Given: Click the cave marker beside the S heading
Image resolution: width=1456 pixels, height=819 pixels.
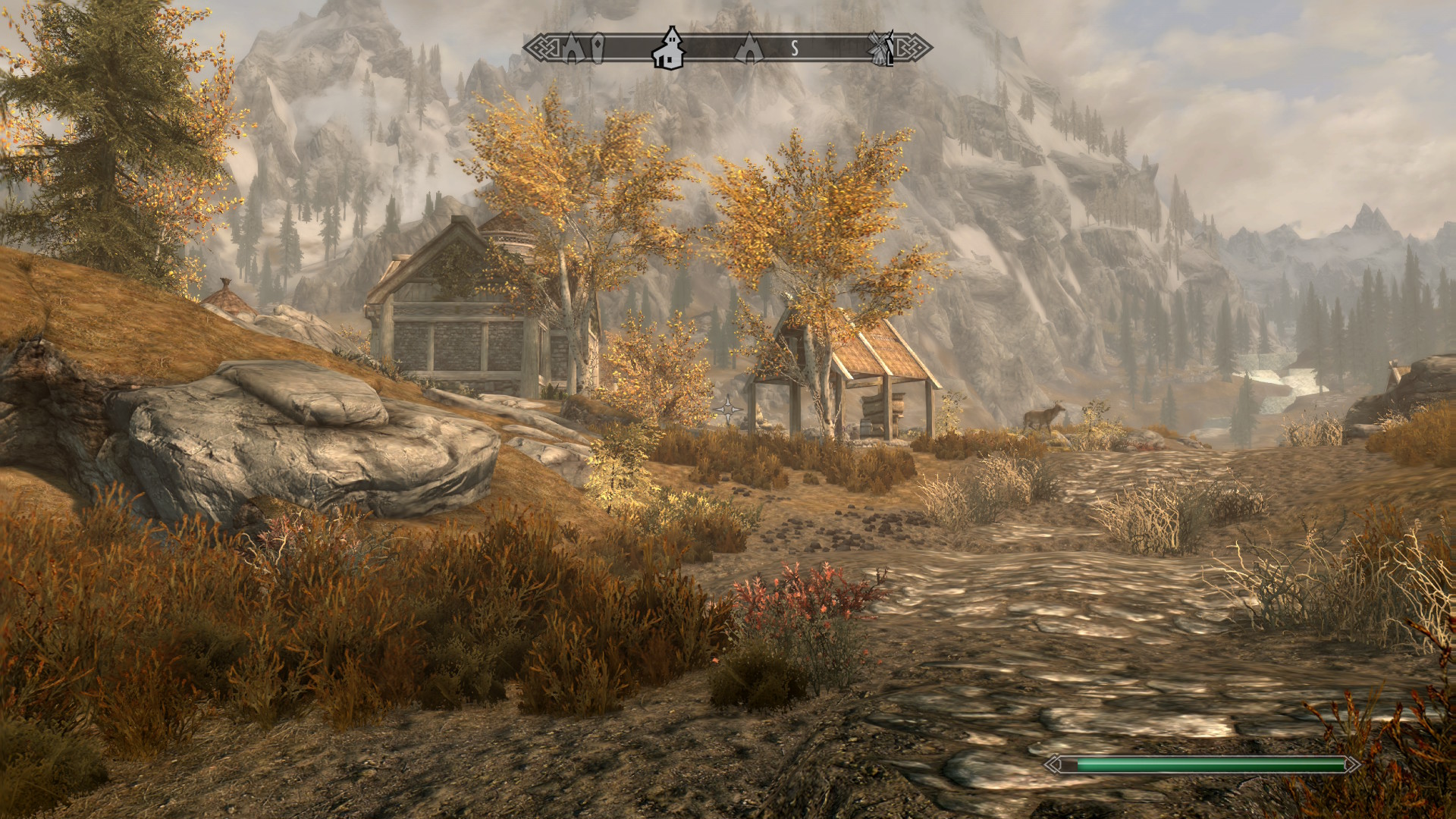Looking at the screenshot, I should tap(749, 48).
